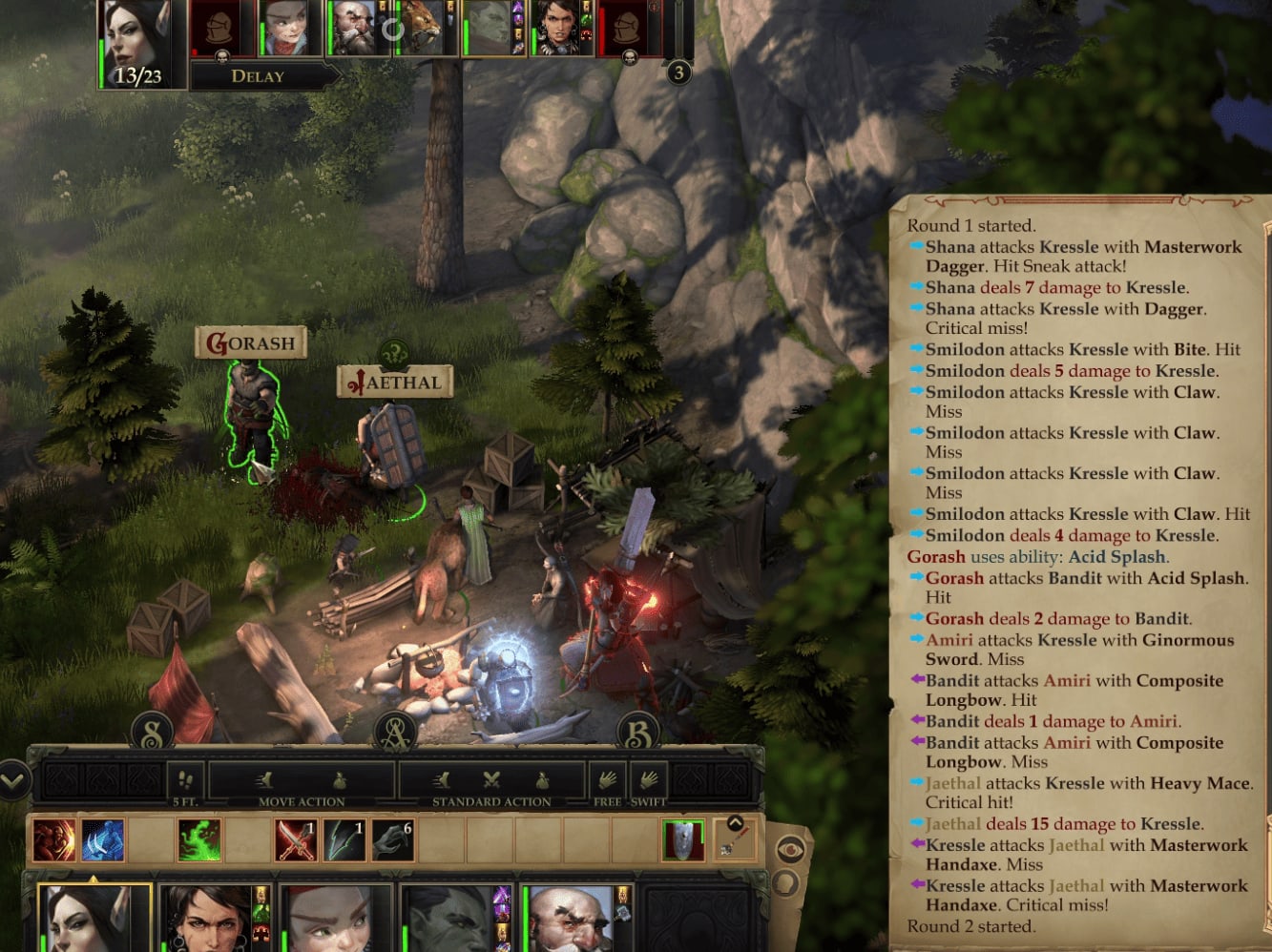The width and height of the screenshot is (1272, 952).
Task: Click the Delay turn button
Action: 258,76
